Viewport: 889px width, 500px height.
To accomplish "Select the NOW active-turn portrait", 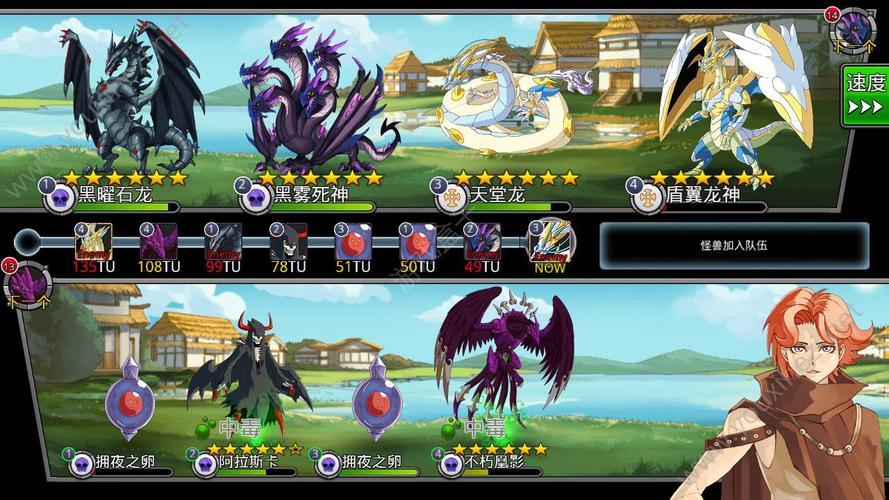I will click(549, 242).
